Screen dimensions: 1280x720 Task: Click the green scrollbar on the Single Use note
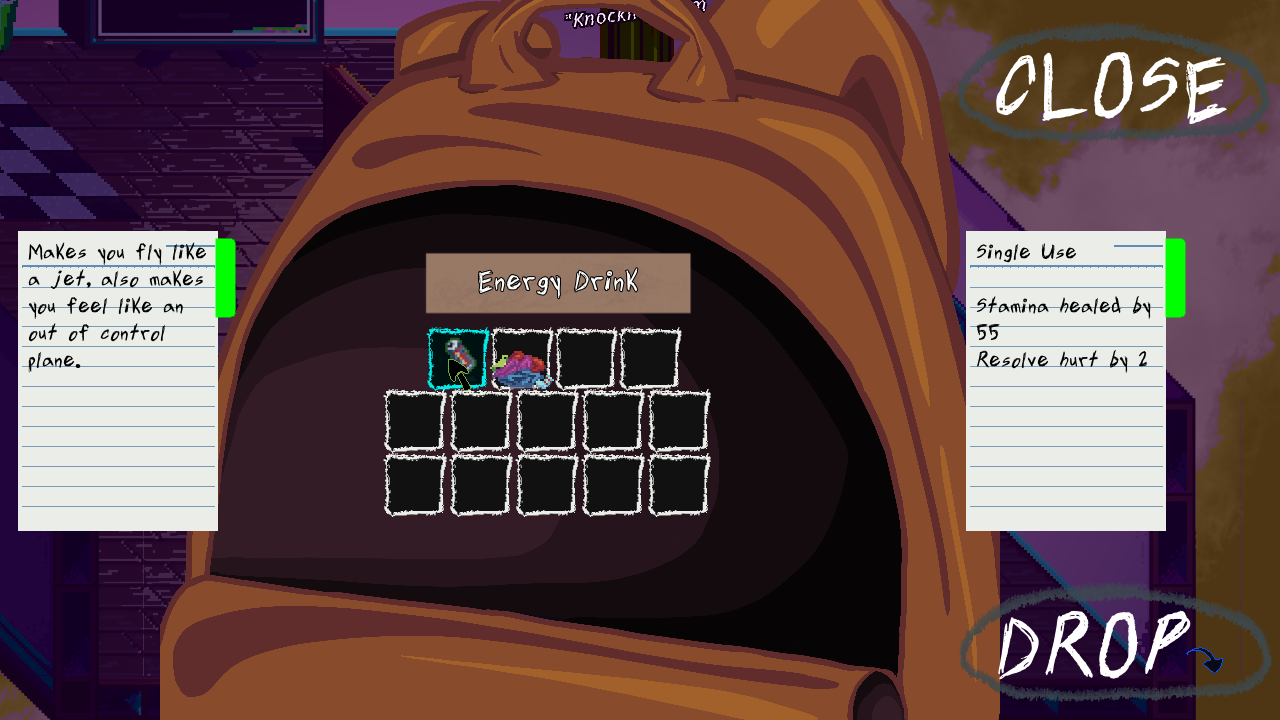1175,278
